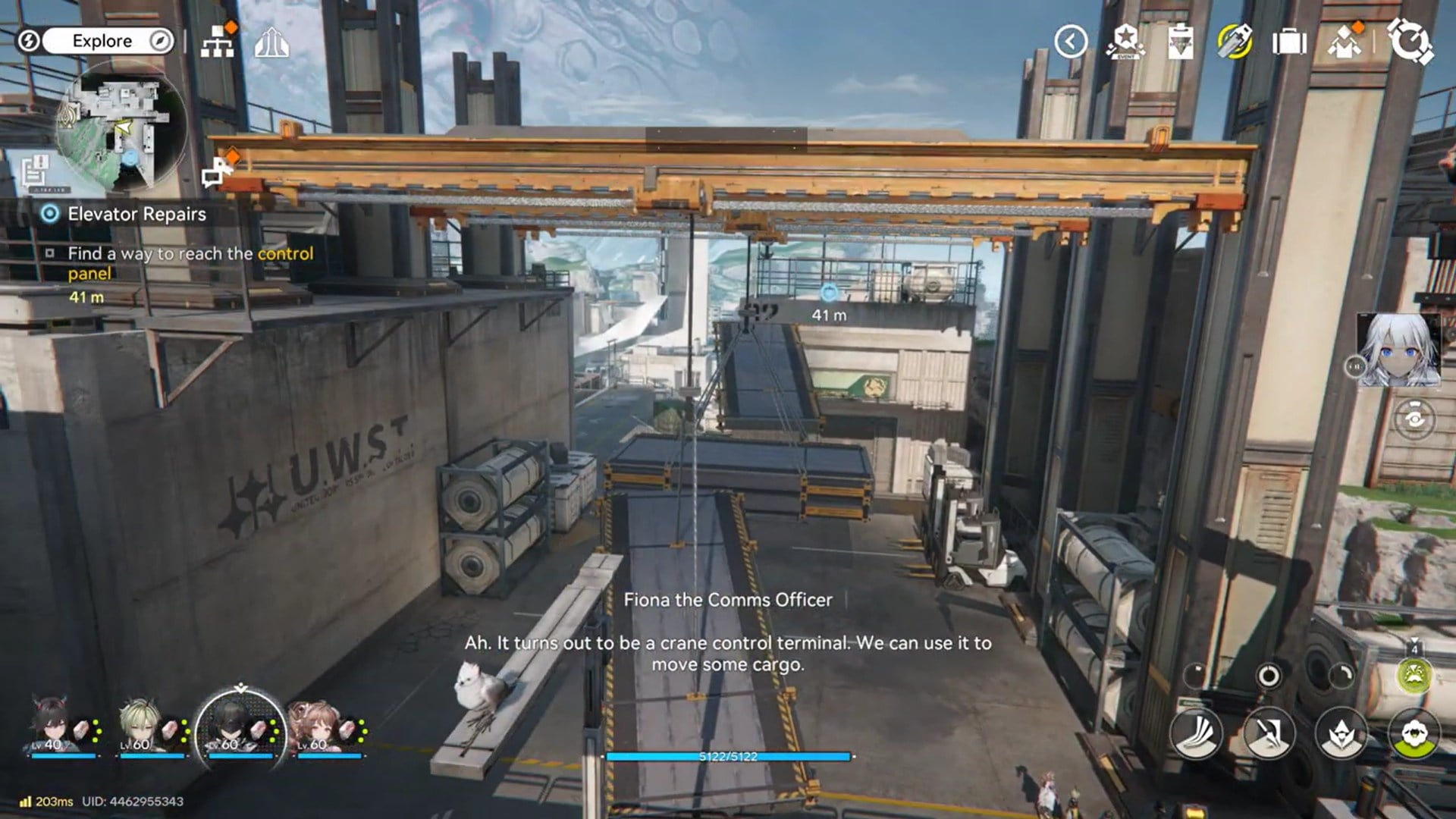Collapse the top bar with the left-arrow button
Viewport: 1456px width, 819px height.
tap(1070, 42)
